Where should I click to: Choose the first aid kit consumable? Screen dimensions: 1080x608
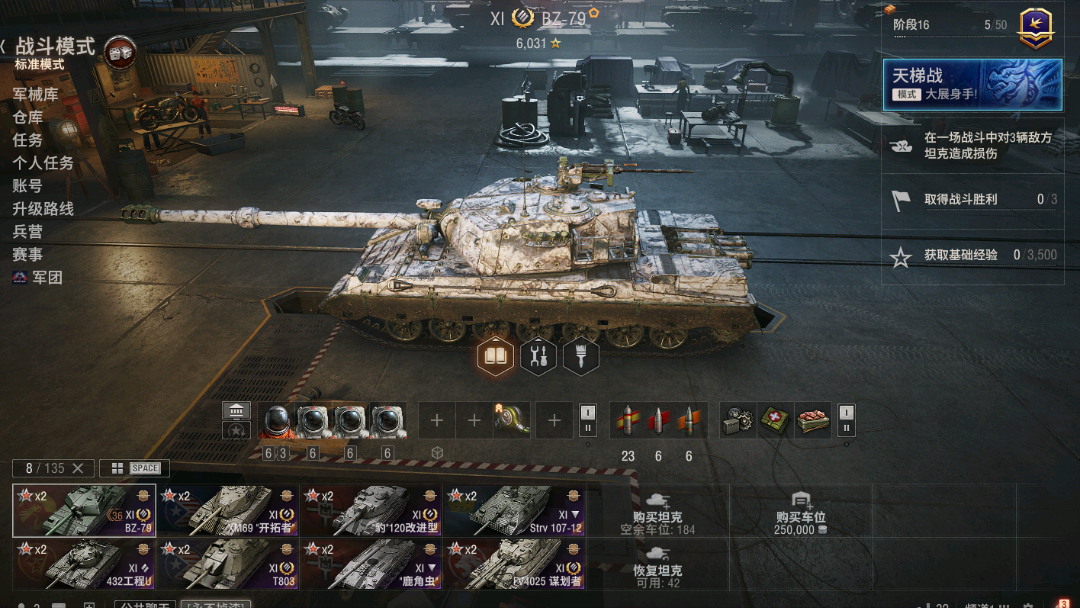tap(776, 421)
